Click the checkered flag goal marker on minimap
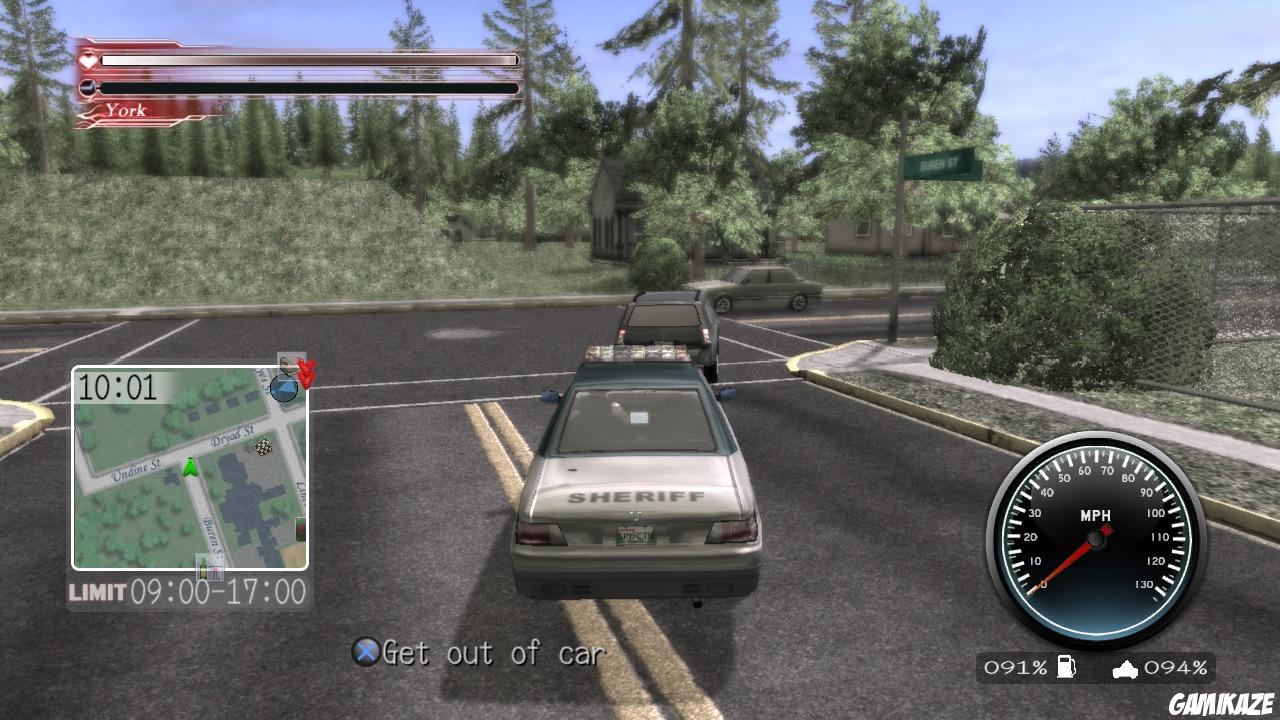 [261, 447]
